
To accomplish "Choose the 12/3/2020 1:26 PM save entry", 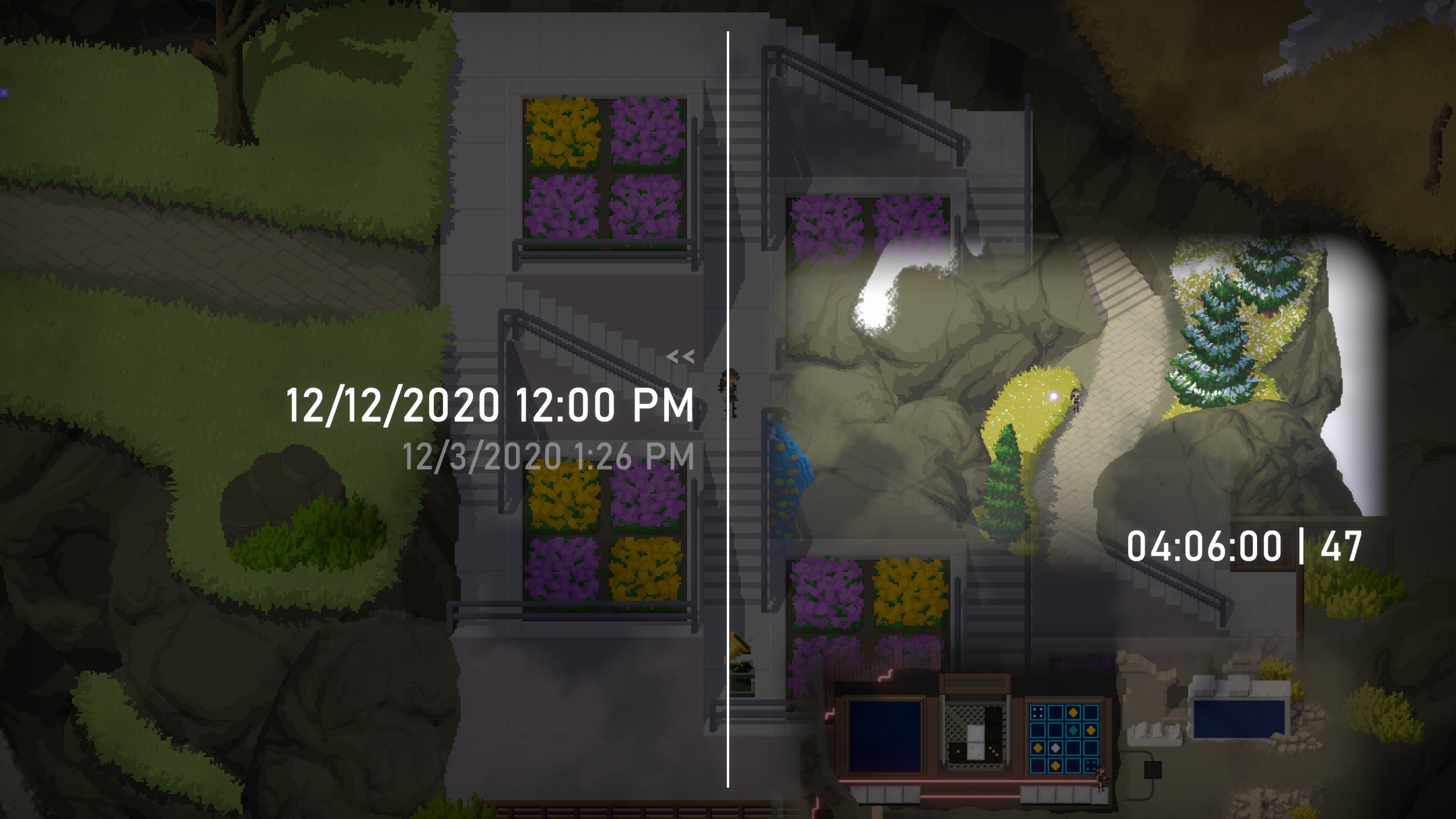I will 548,456.
